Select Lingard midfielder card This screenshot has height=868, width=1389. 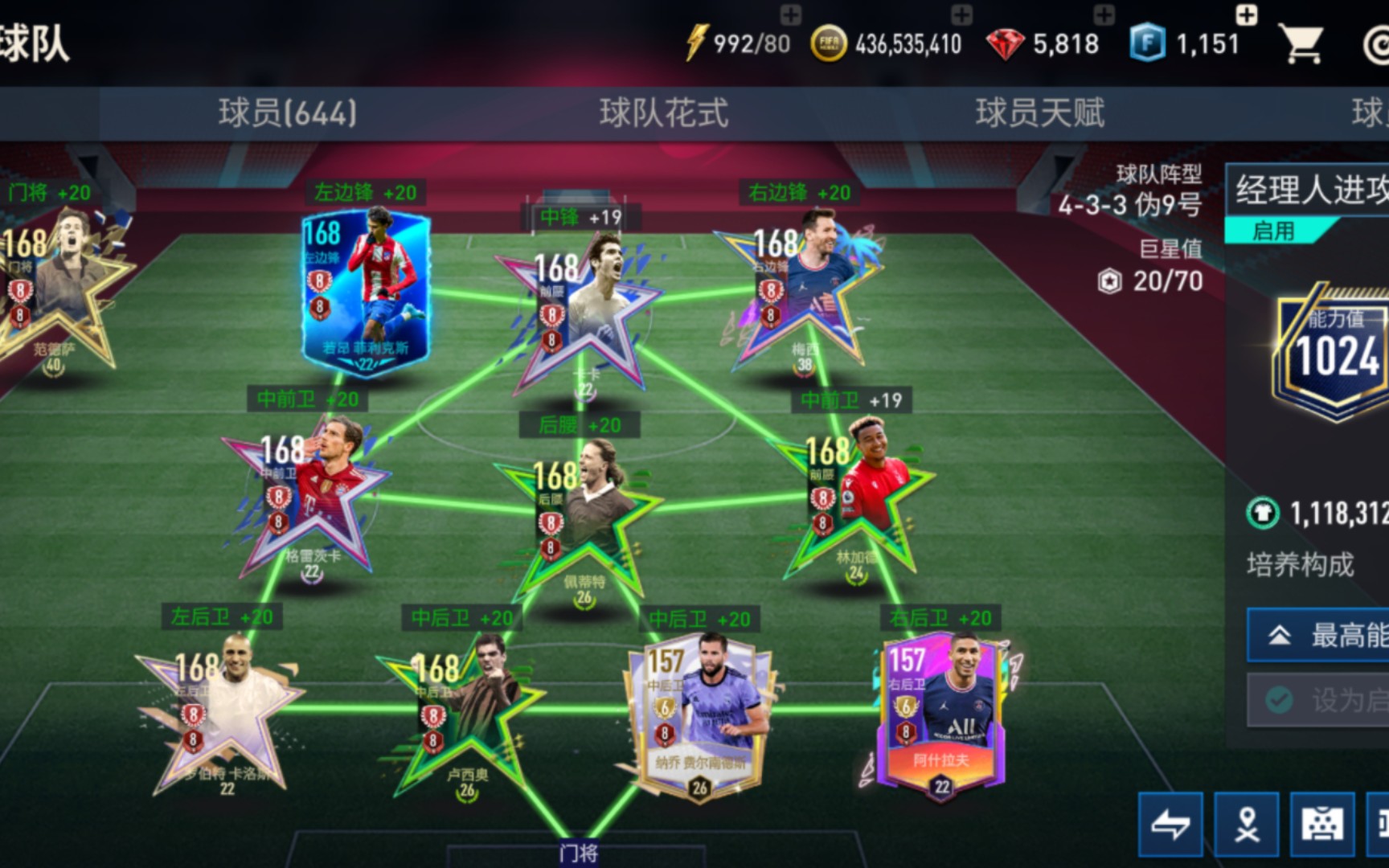click(856, 502)
